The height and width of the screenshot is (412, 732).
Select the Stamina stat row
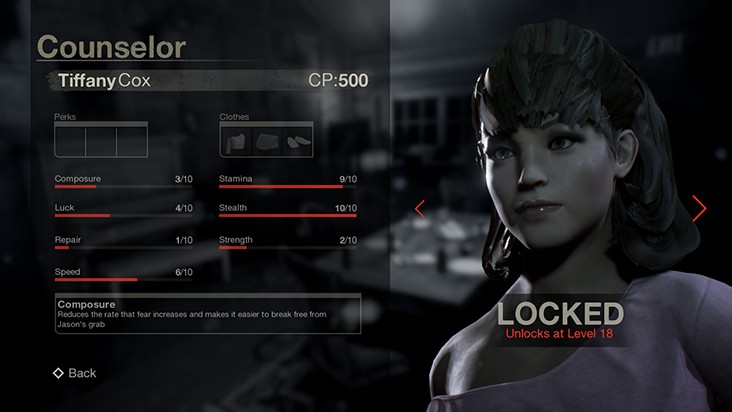pyautogui.click(x=288, y=181)
